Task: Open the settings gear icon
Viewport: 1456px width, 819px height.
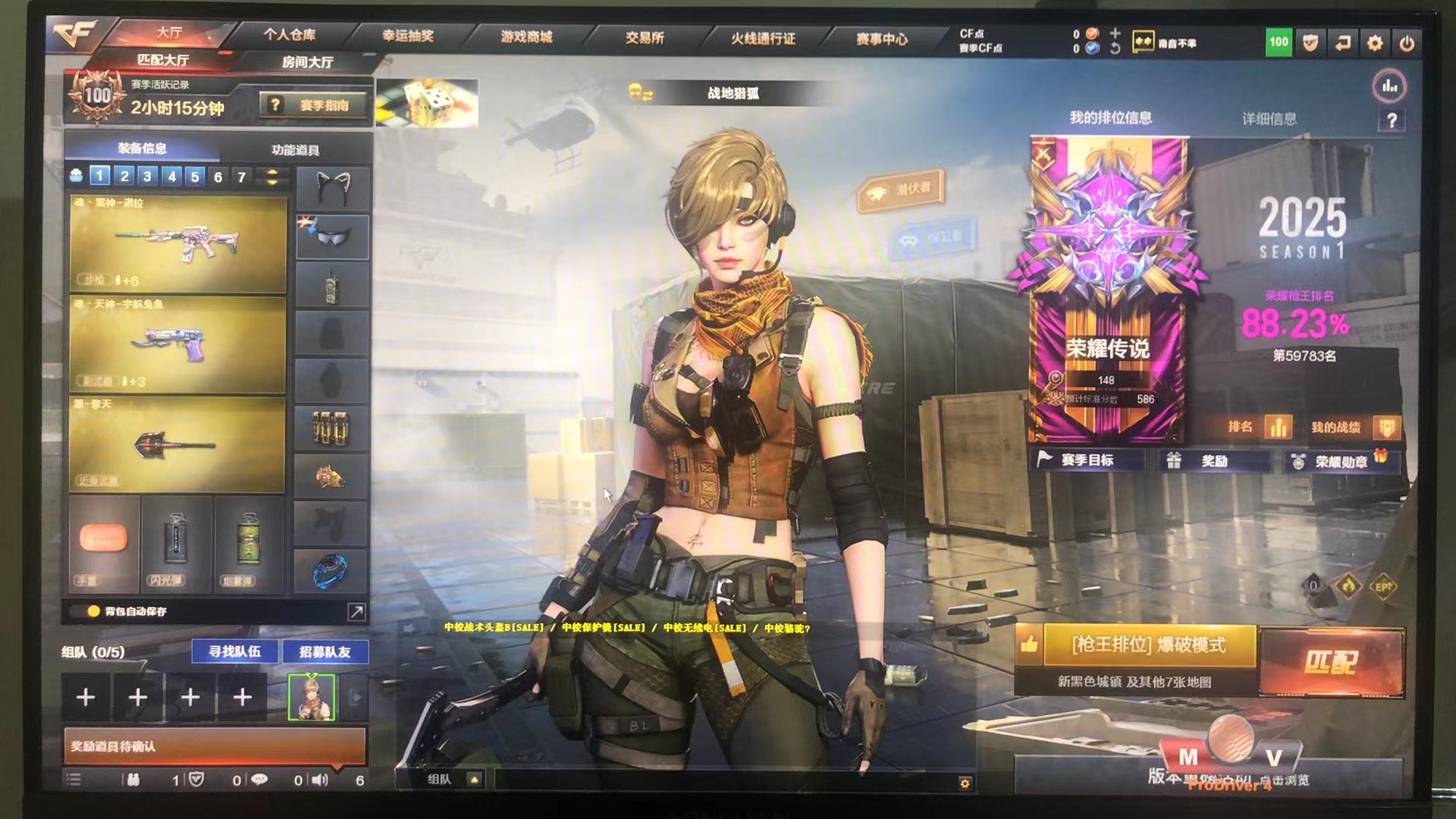Action: [1374, 44]
